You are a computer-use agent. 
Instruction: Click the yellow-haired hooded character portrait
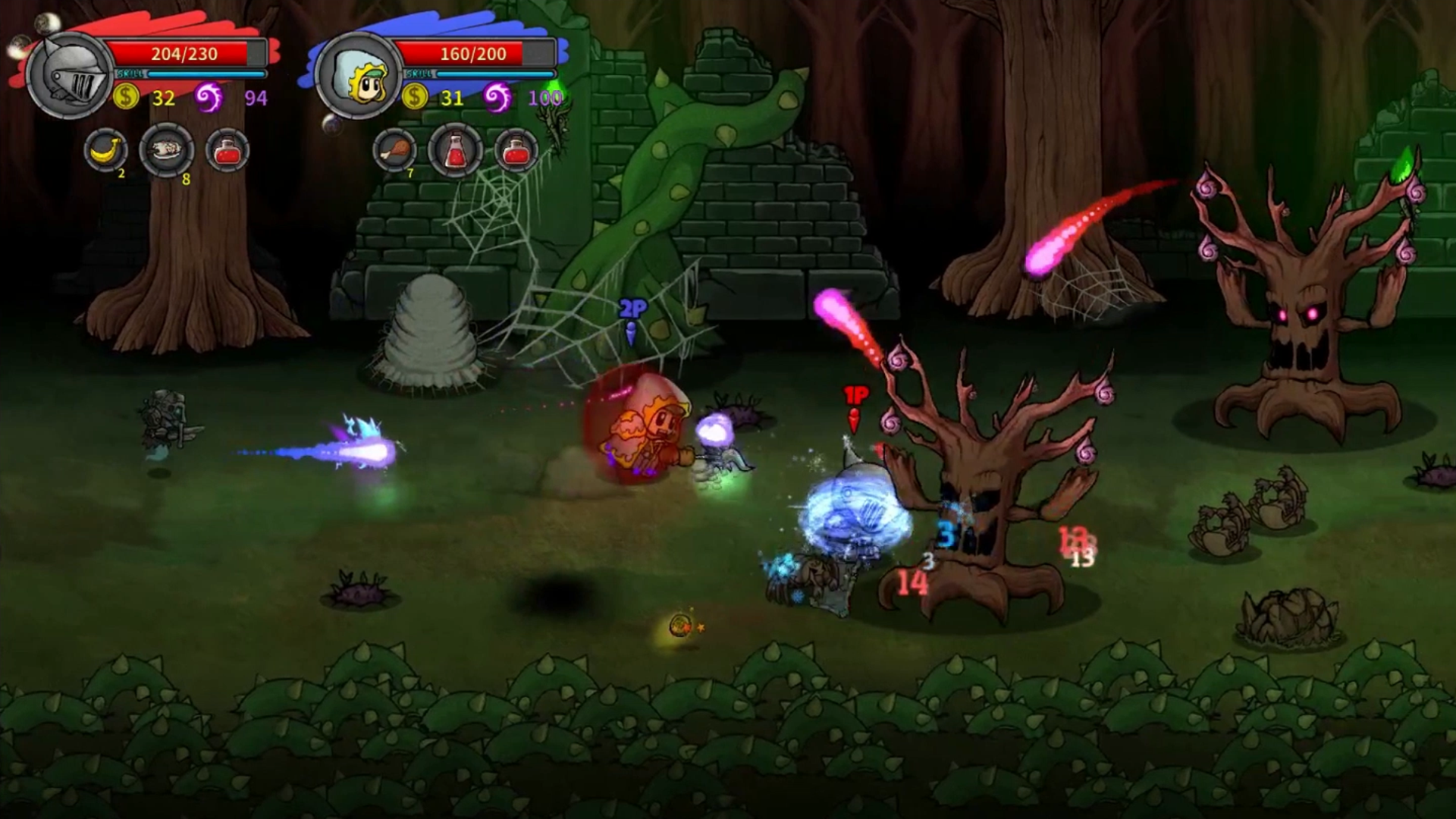[x=358, y=76]
